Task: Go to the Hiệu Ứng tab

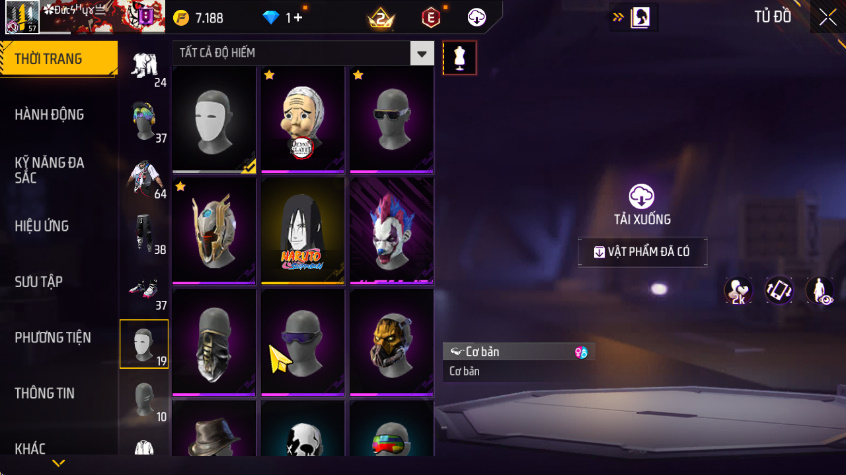Action: 43,226
